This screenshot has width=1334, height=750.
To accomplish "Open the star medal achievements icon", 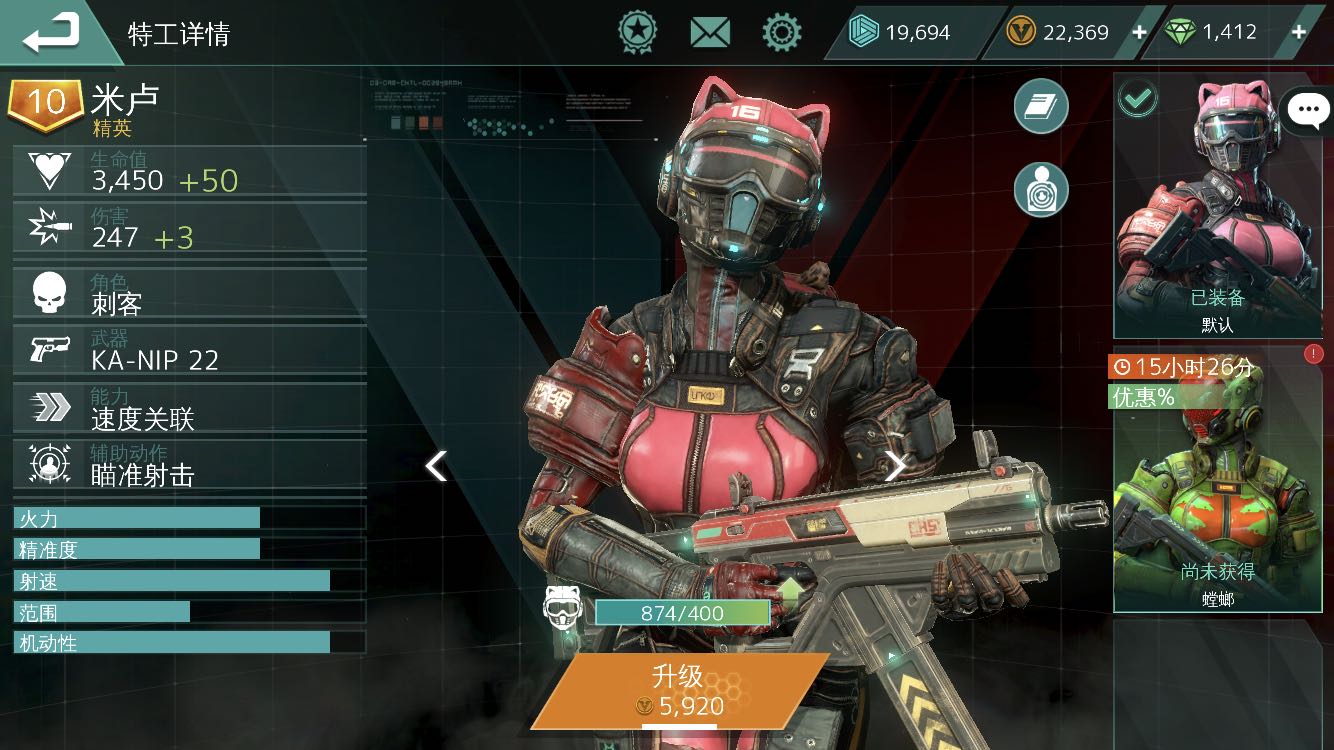I will pos(637,33).
